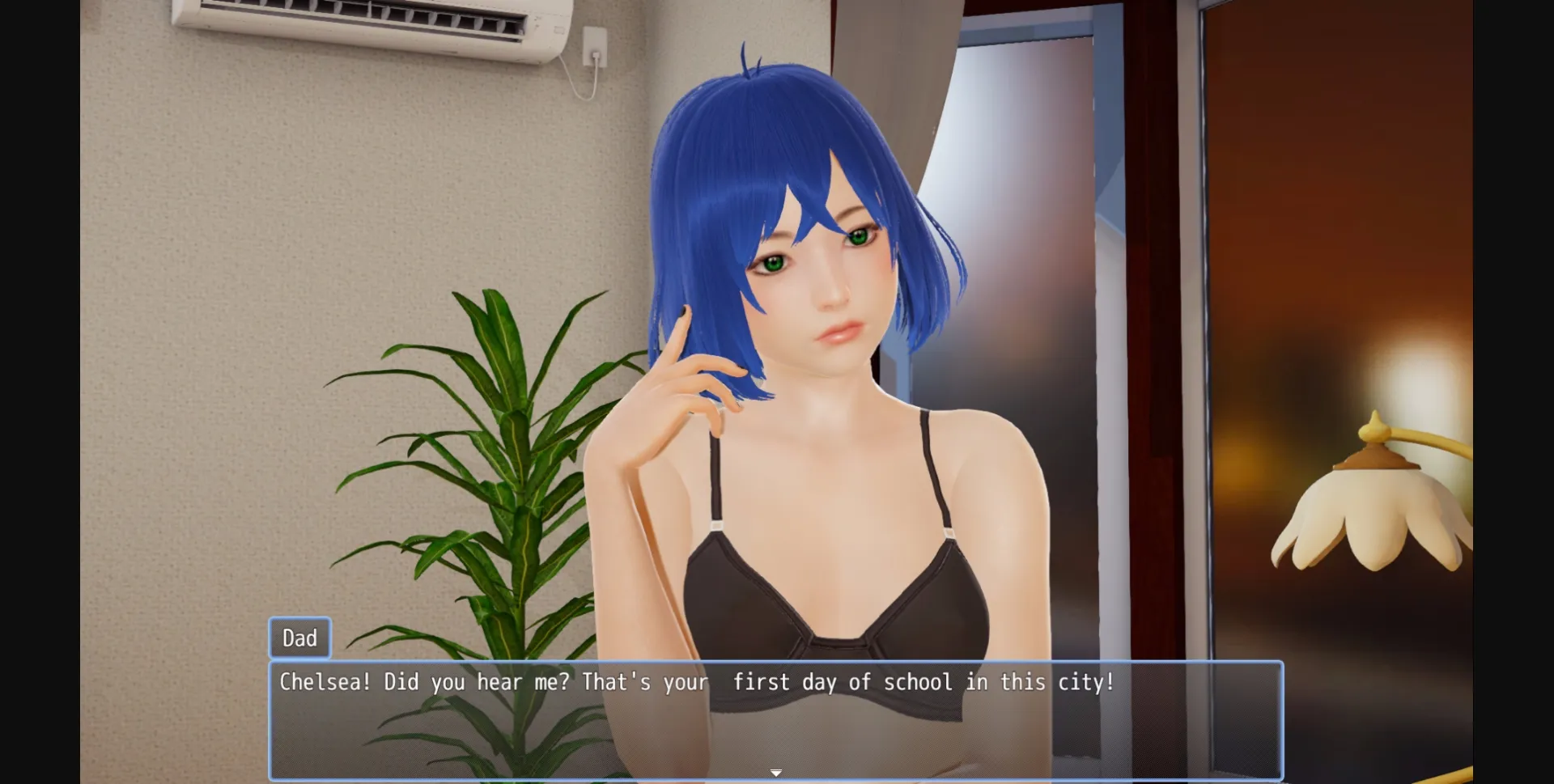Open the continue prompt triangle
The width and height of the screenshot is (1554, 784).
click(x=775, y=772)
